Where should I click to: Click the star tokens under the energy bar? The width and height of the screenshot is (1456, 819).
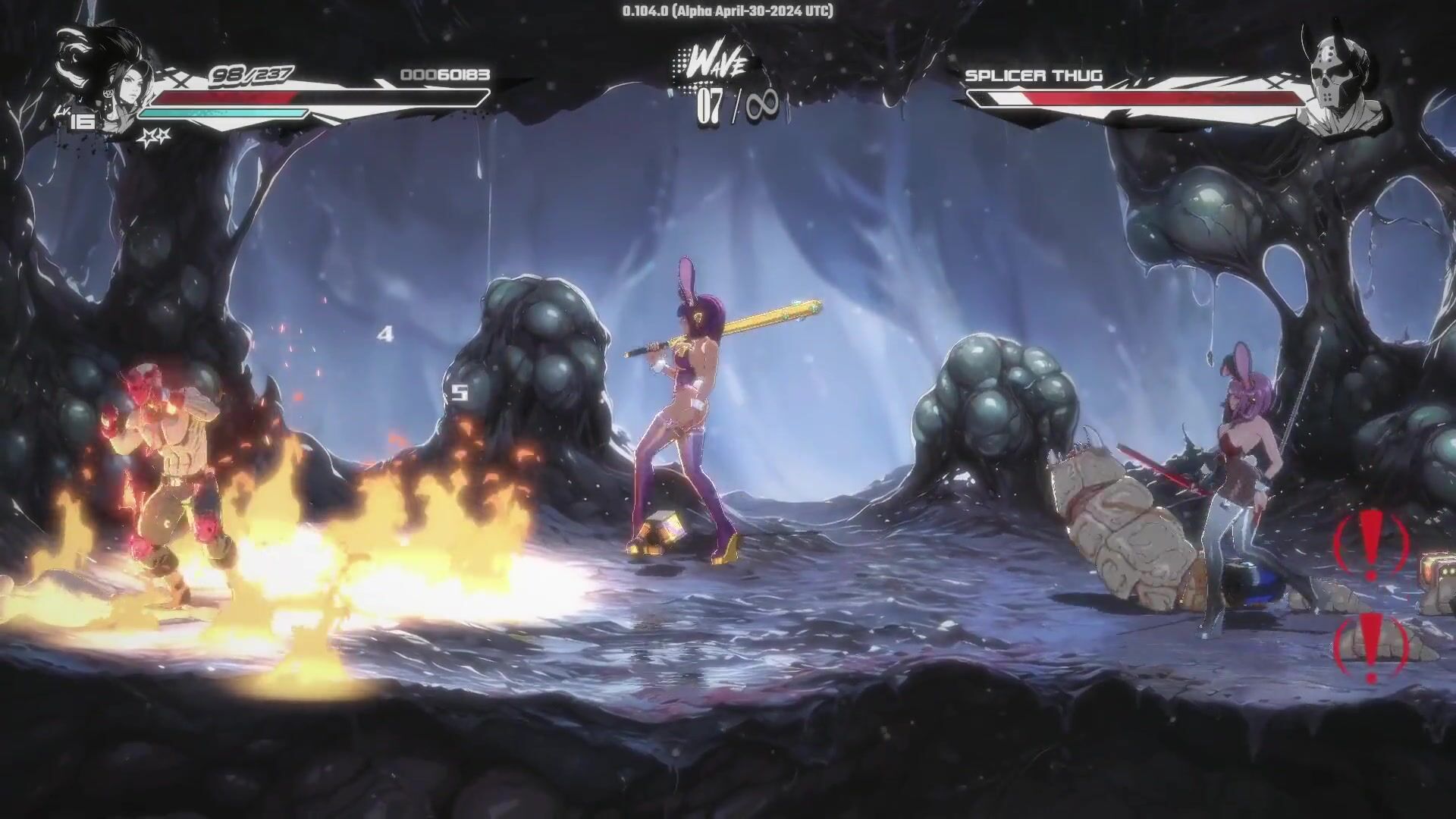coord(154,136)
